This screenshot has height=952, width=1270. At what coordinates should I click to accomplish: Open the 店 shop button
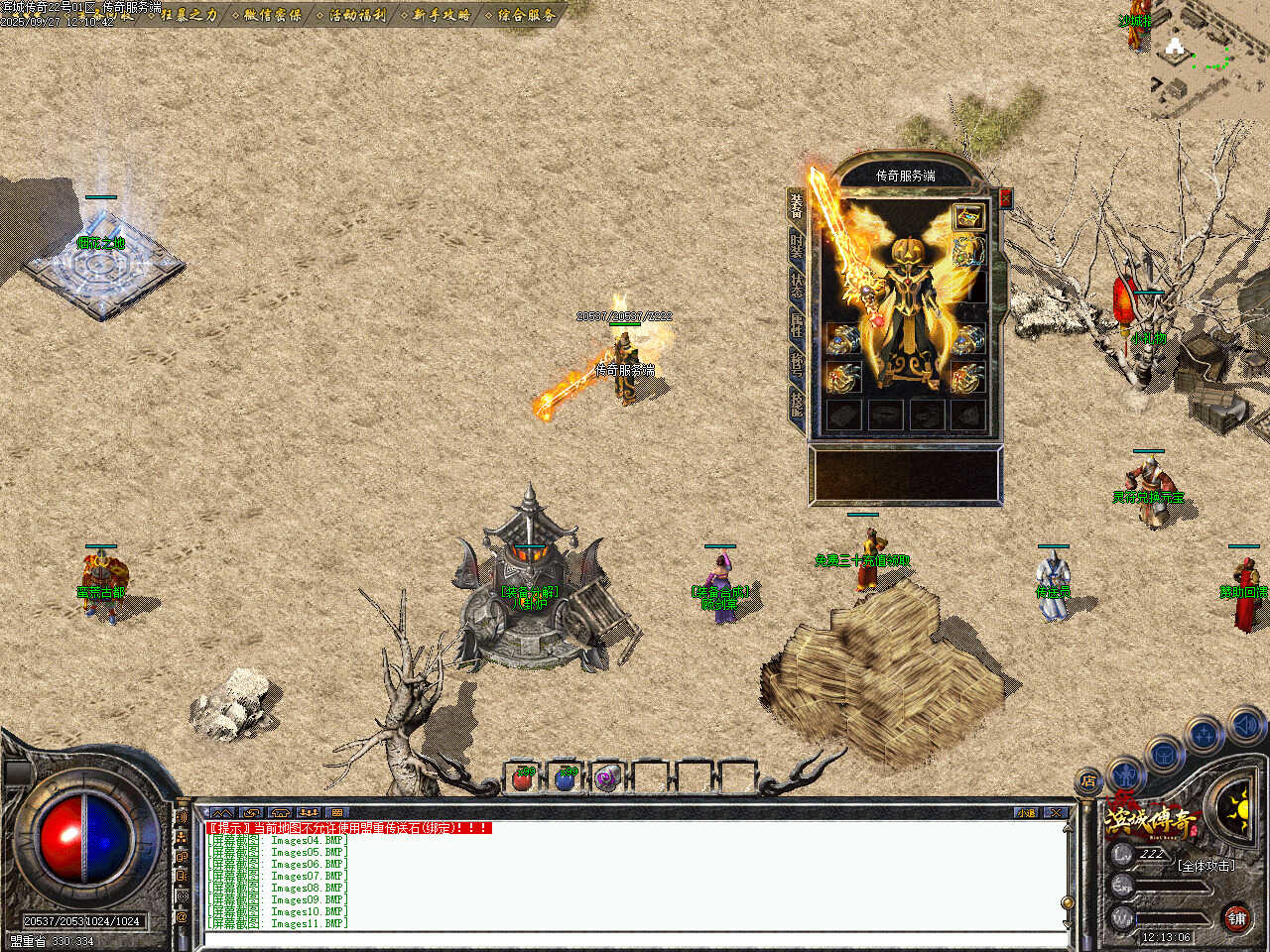[x=1089, y=781]
